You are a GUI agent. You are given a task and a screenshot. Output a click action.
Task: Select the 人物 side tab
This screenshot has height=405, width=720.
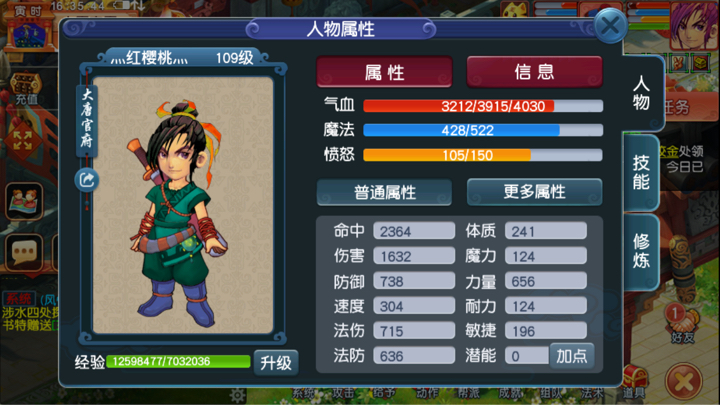(641, 91)
